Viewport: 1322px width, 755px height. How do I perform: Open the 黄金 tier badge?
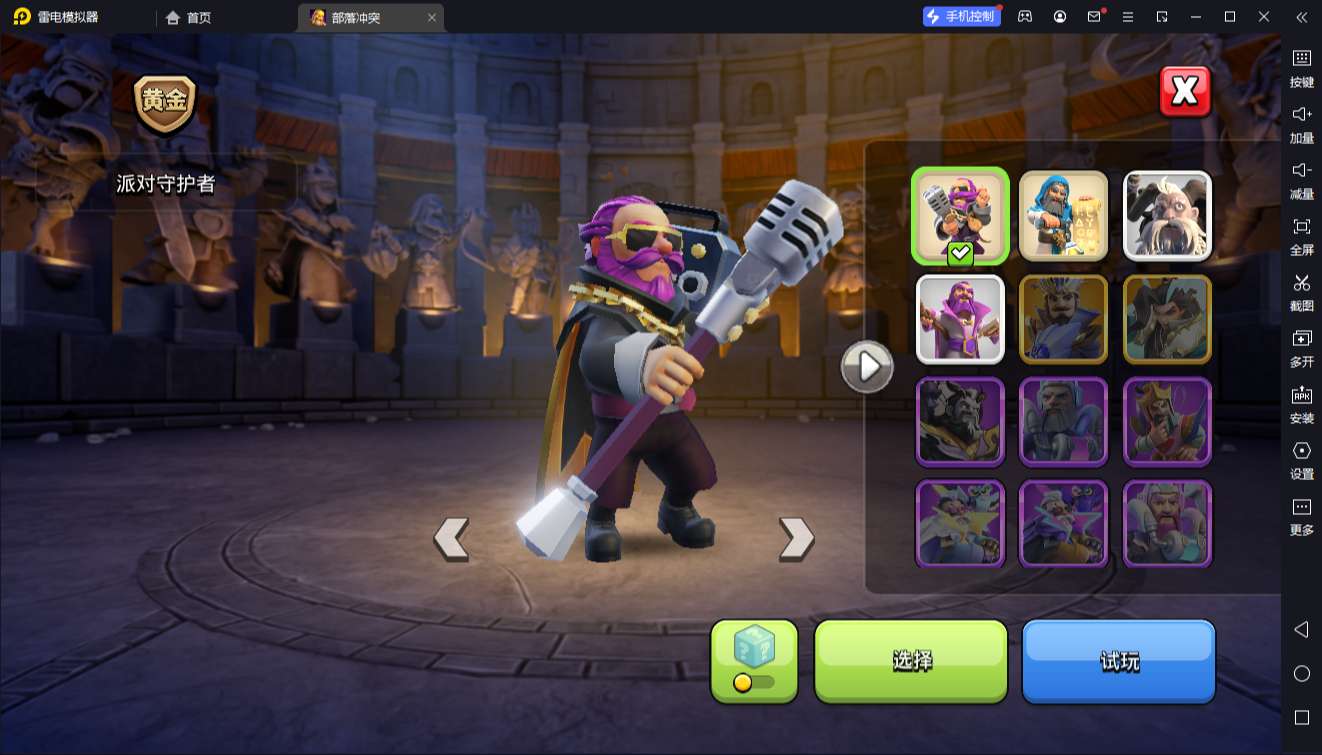pyautogui.click(x=165, y=103)
